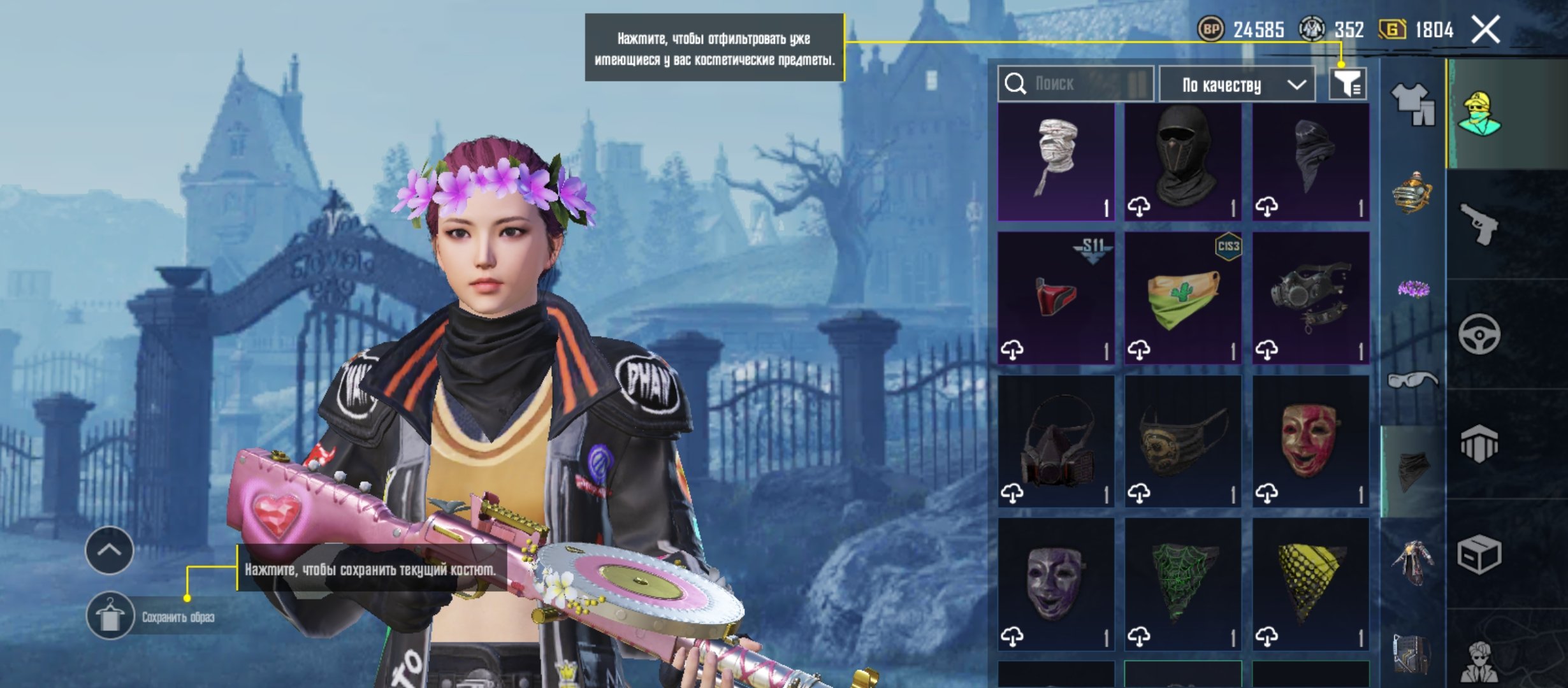Select the white bandage mummy mask

click(1056, 162)
